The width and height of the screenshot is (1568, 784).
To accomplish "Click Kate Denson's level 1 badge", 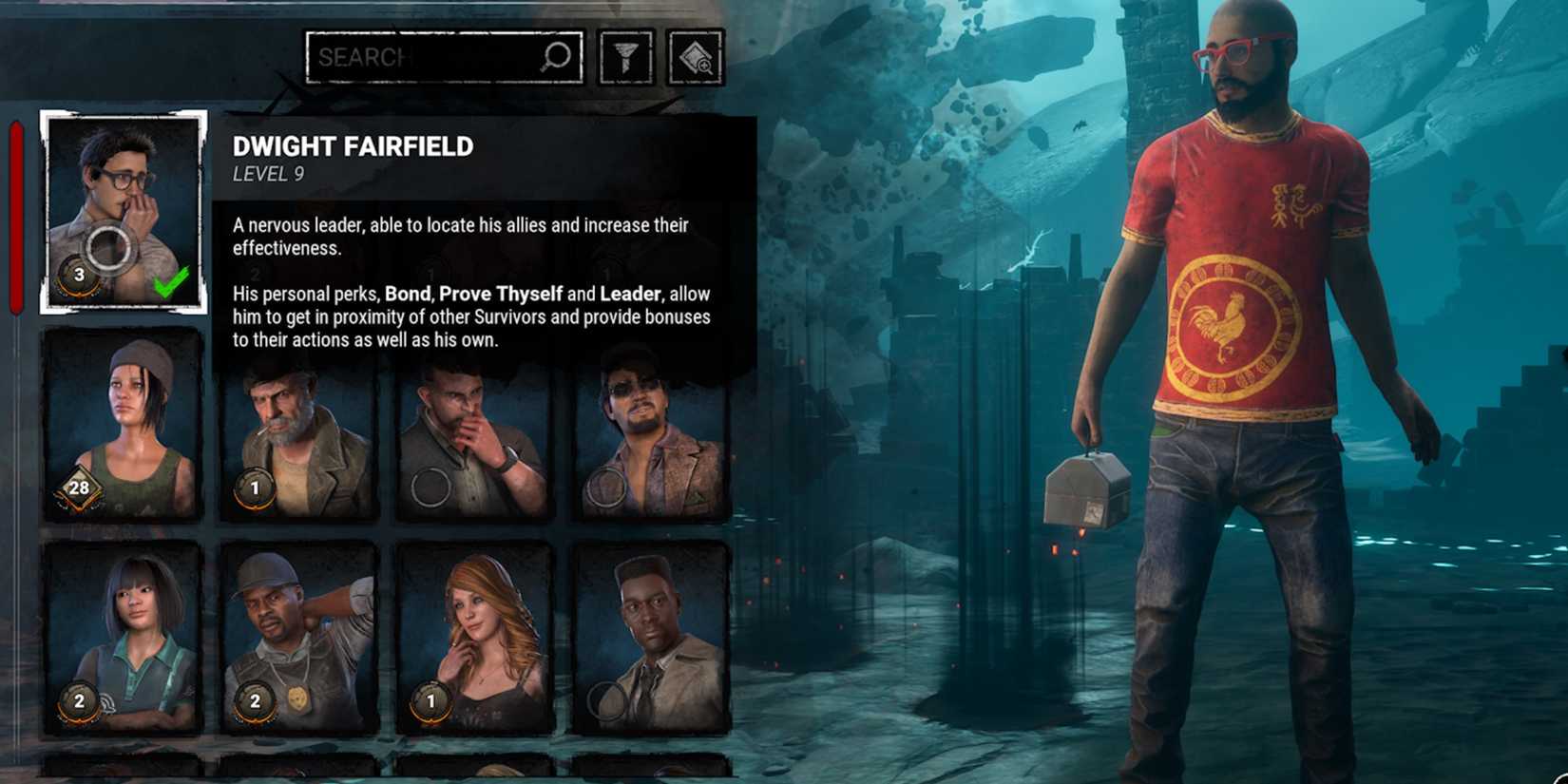I will (x=432, y=703).
